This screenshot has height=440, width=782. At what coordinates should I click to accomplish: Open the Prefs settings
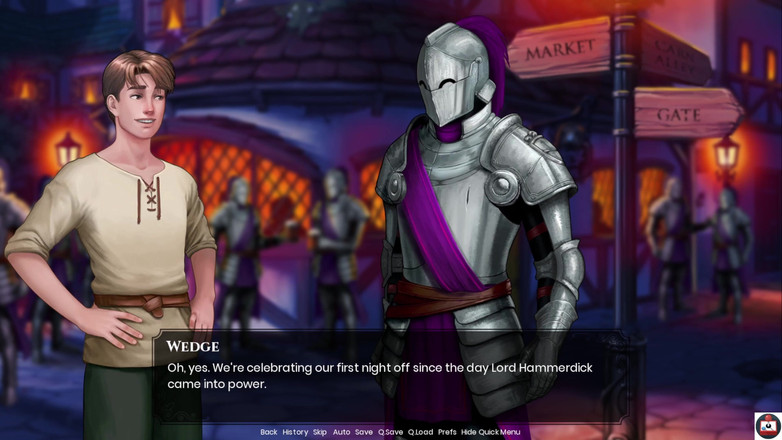coord(447,432)
